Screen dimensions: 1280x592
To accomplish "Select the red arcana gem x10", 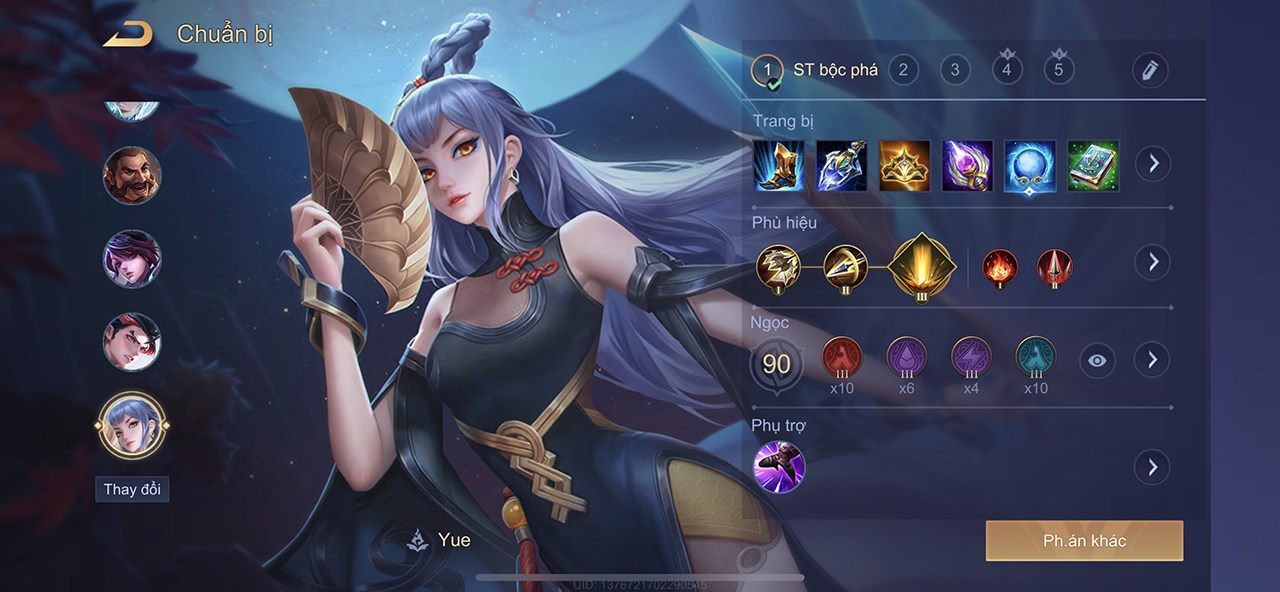I will tap(841, 358).
